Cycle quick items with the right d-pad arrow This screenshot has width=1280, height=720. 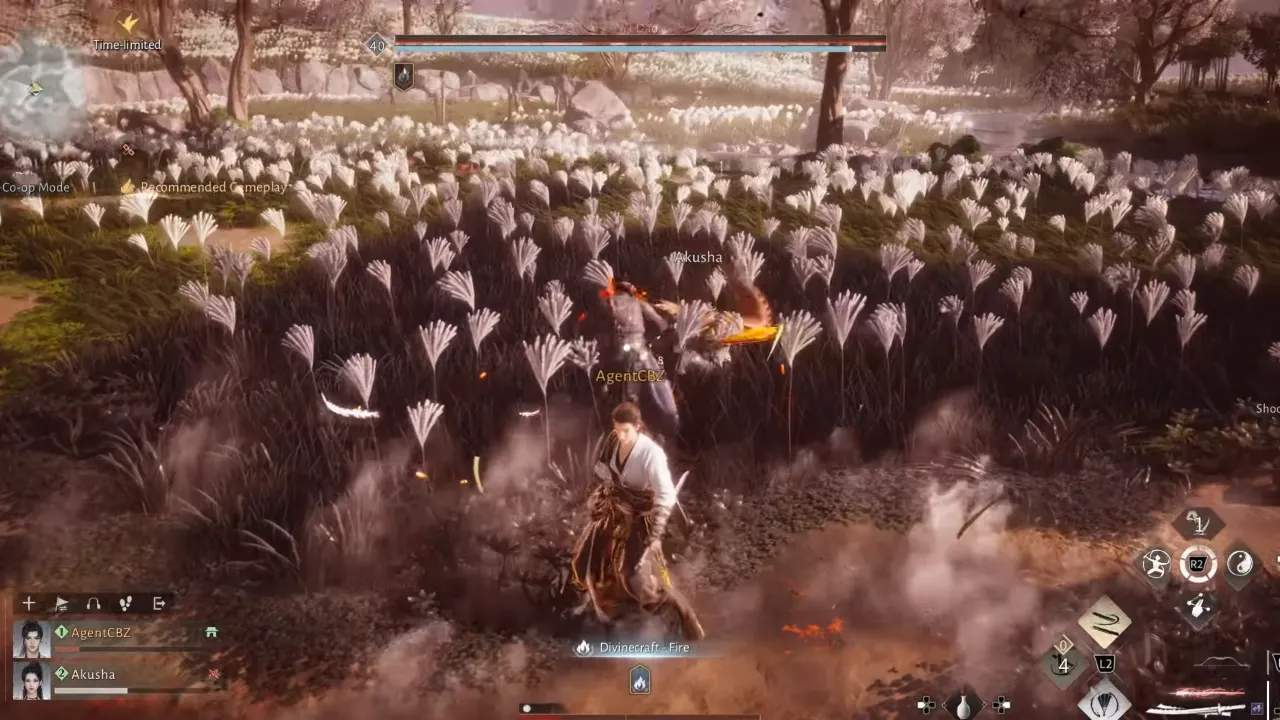click(1001, 704)
